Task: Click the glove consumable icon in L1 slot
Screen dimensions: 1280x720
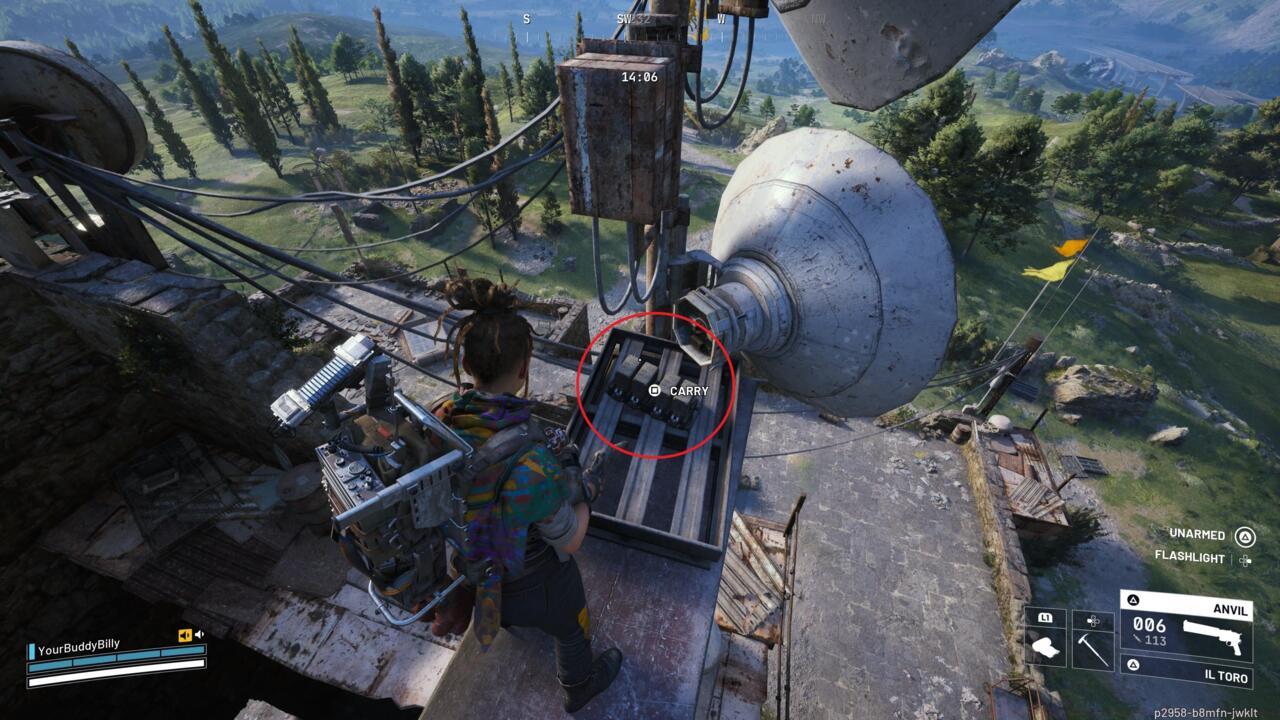Action: [1046, 645]
